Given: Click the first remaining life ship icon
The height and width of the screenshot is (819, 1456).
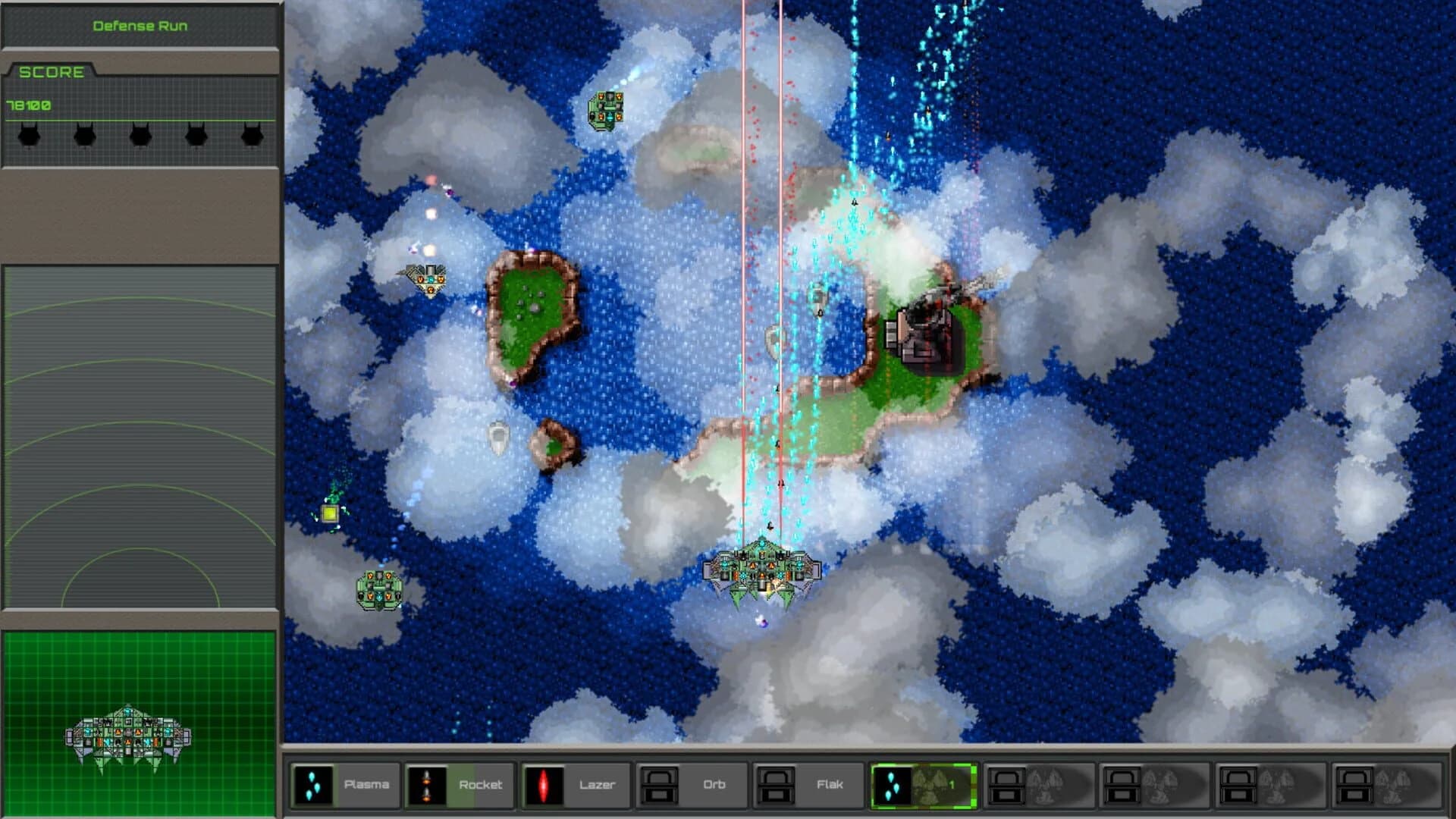Looking at the screenshot, I should [28, 133].
